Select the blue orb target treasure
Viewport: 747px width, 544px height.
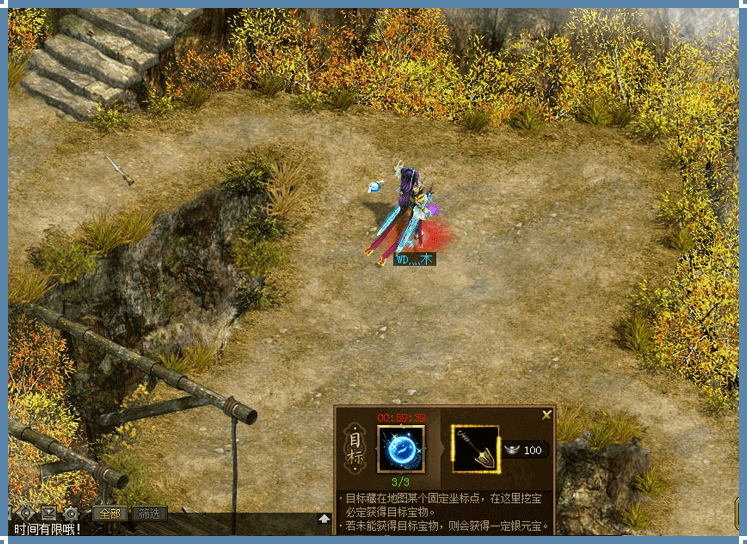pyautogui.click(x=401, y=449)
